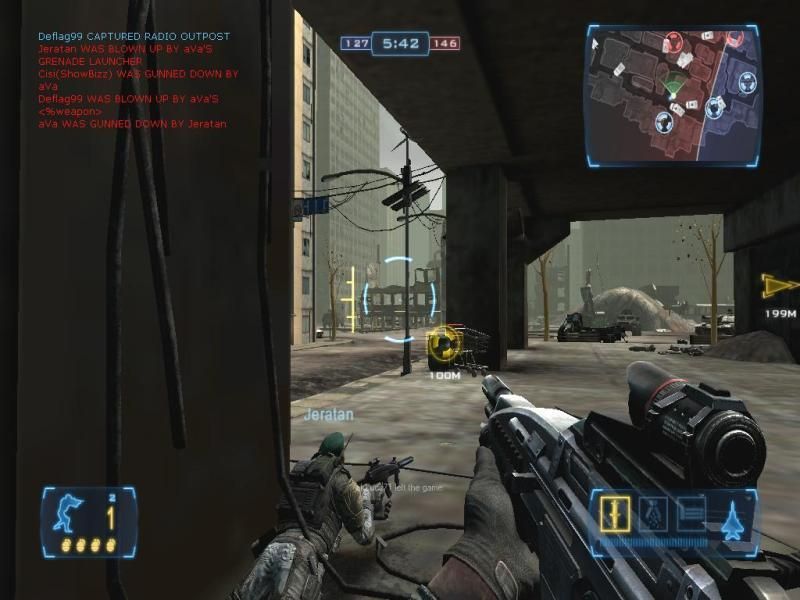Select the yellow 100M objective marker
The image size is (800, 600).
click(443, 346)
